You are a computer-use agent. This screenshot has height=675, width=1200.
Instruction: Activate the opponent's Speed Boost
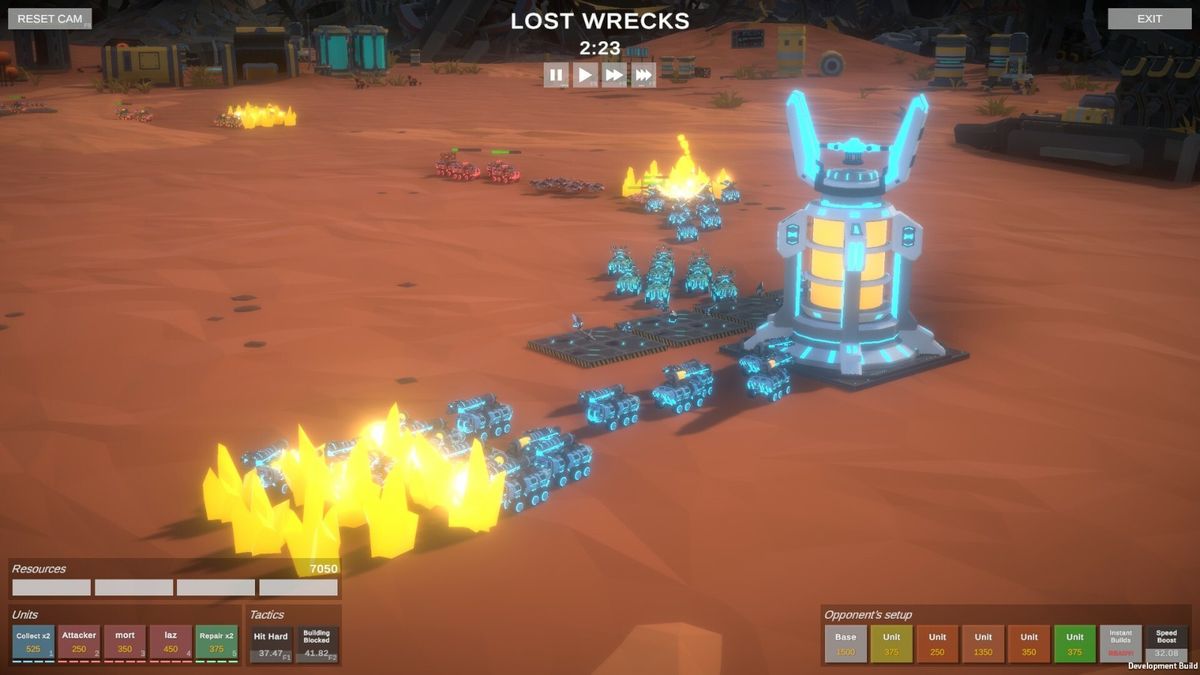click(x=1167, y=644)
